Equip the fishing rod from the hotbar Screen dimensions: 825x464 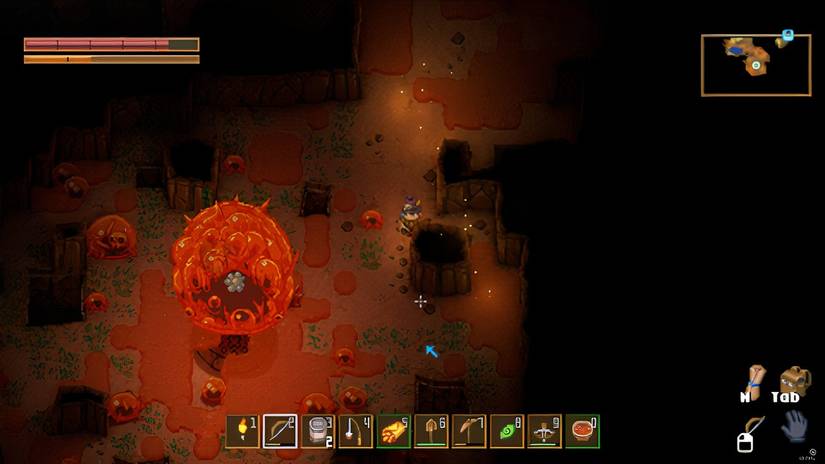355,431
